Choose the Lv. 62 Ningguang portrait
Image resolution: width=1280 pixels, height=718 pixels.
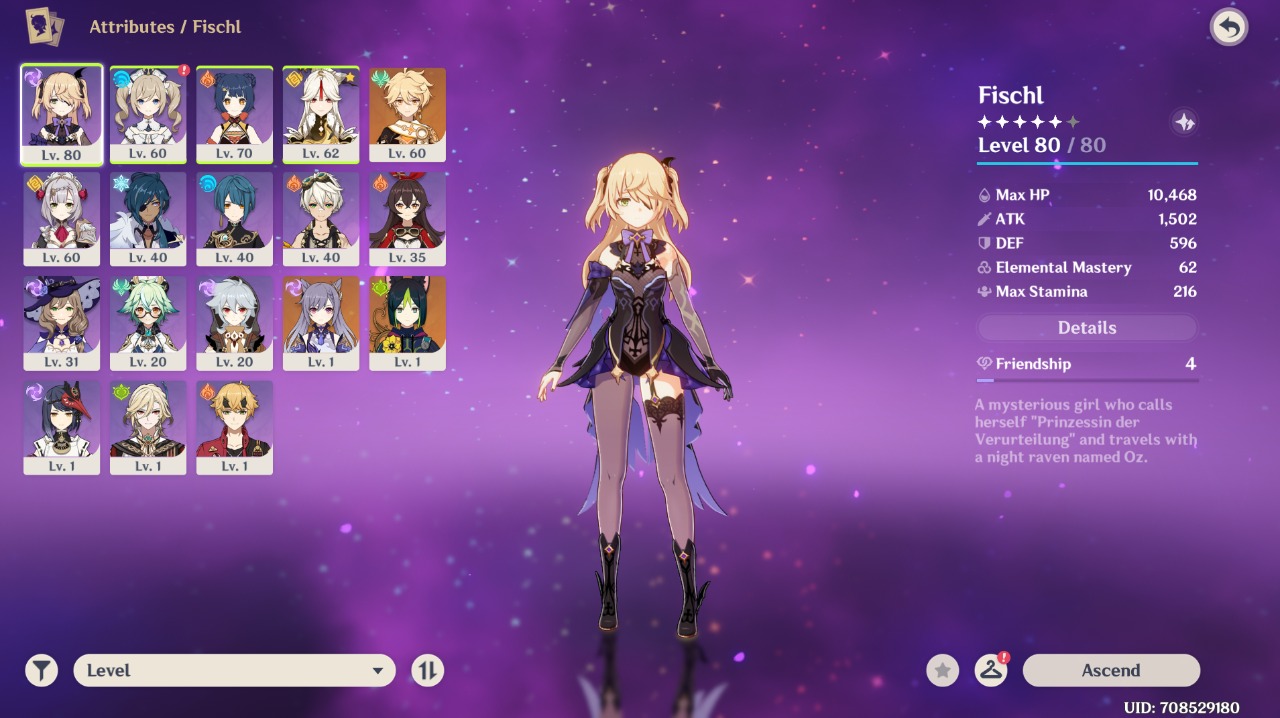[321, 114]
